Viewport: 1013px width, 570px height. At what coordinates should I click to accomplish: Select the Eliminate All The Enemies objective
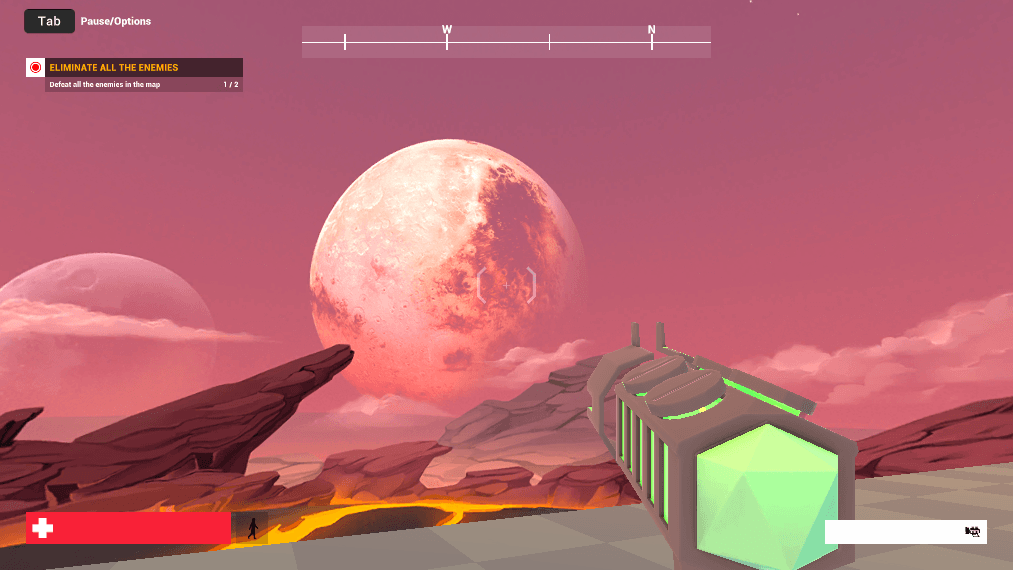pos(113,68)
